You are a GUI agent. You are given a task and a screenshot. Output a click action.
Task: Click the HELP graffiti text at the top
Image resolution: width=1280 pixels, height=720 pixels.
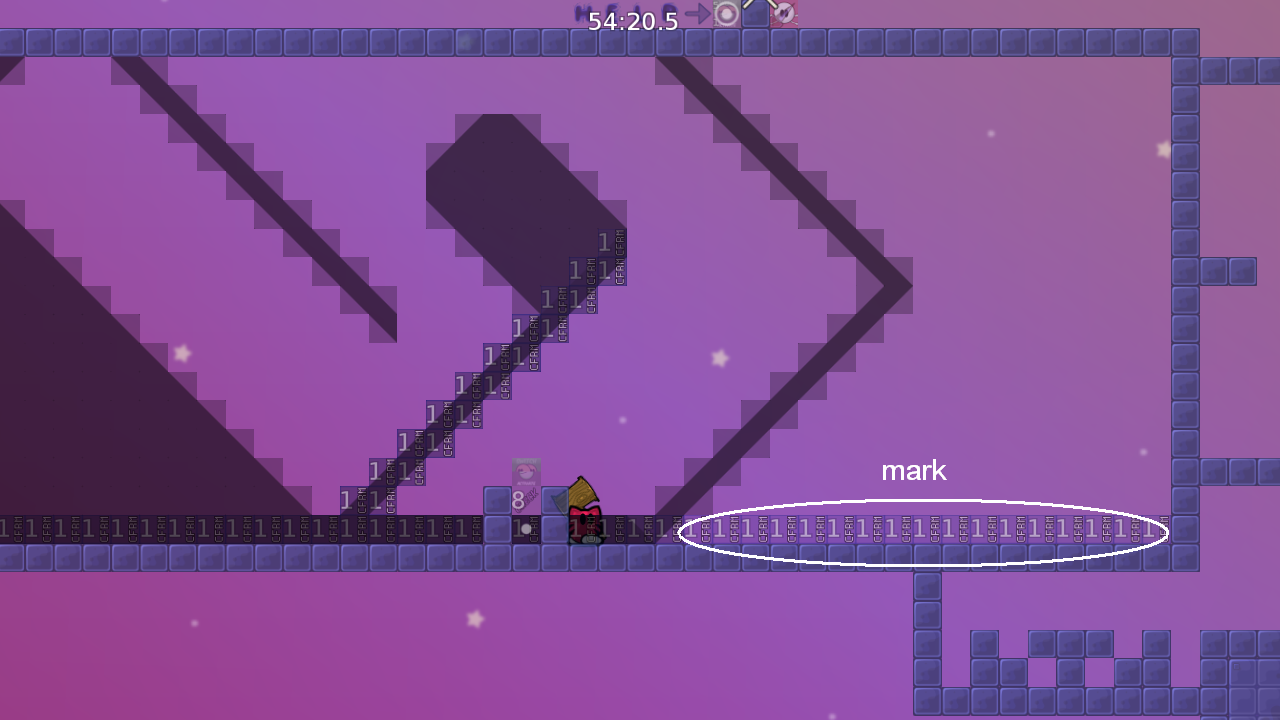[622, 12]
